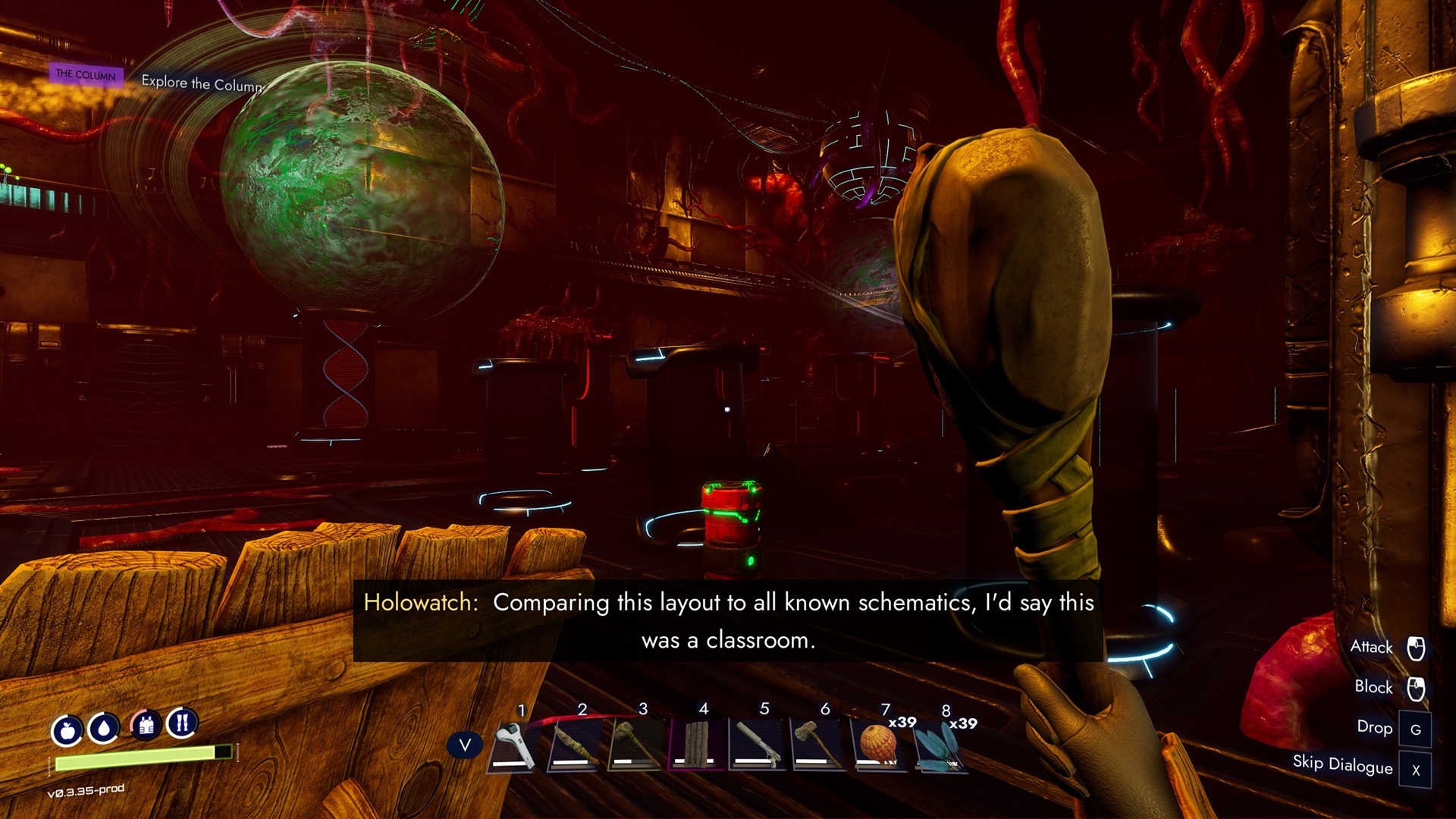Select the wrapped stone spear in slot 2
The height and width of the screenshot is (819, 1456).
[x=574, y=745]
